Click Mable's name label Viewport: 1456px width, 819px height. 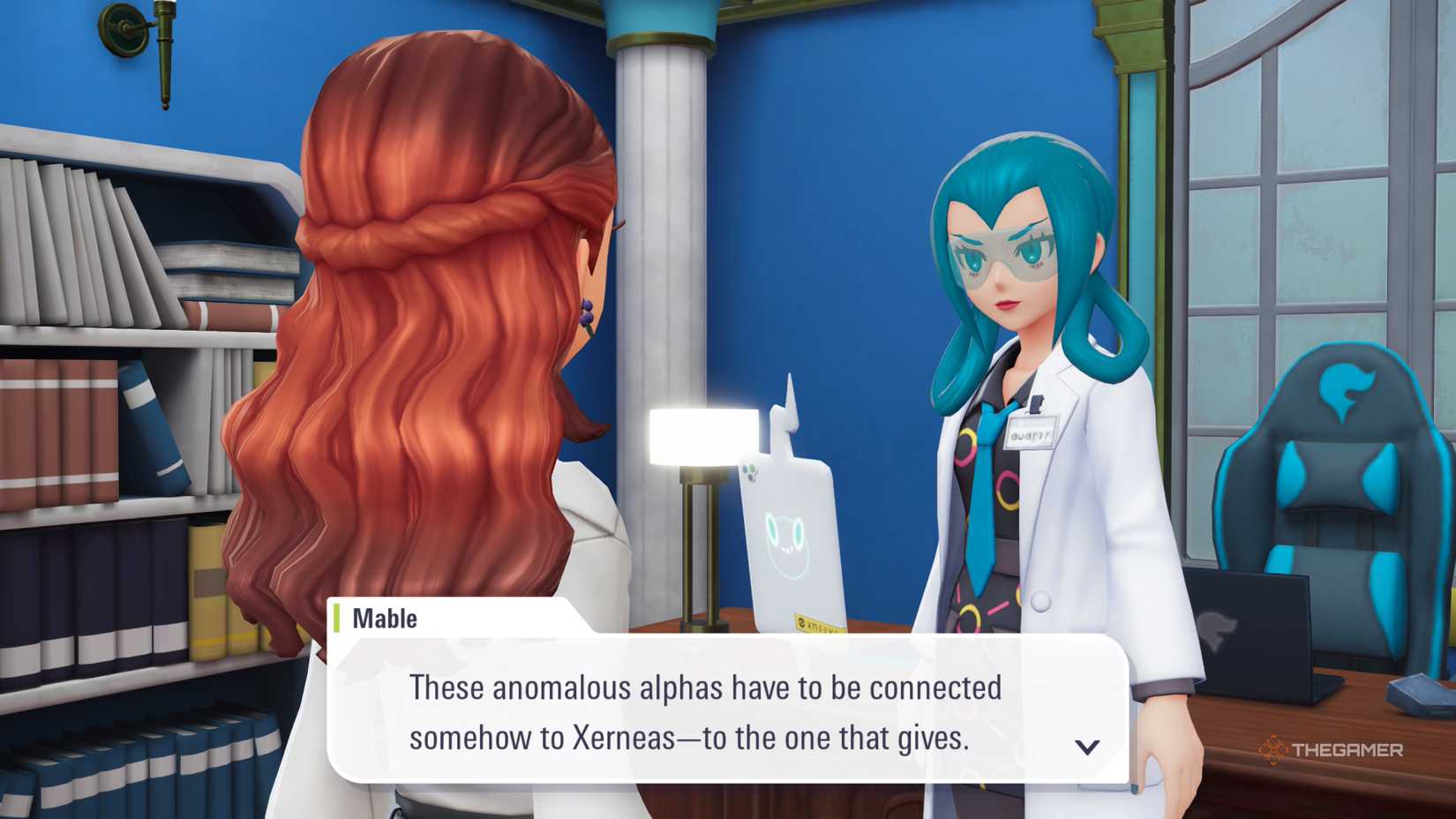point(386,618)
